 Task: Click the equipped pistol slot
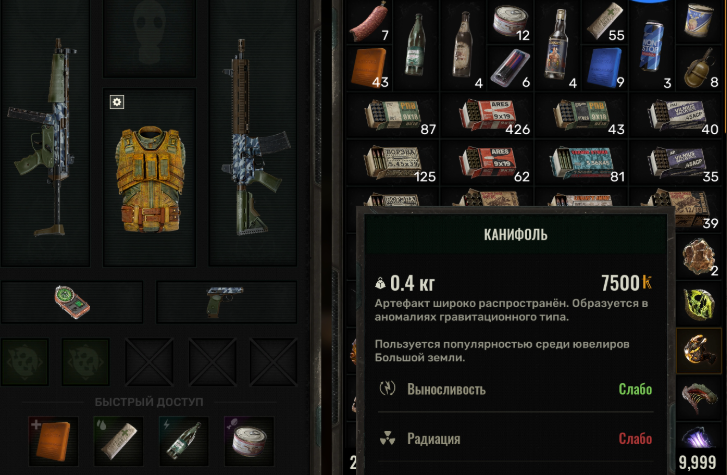pos(225,302)
